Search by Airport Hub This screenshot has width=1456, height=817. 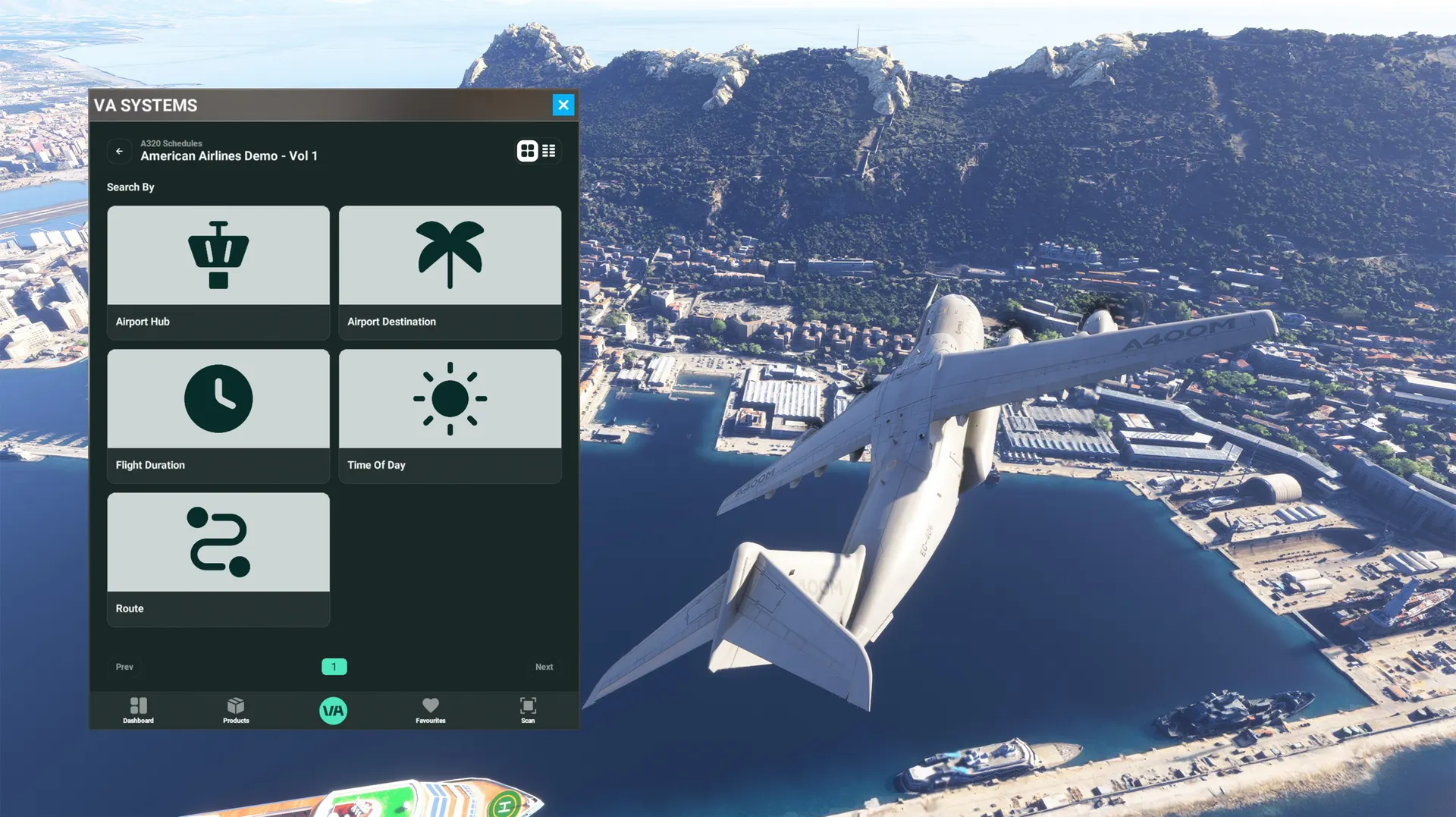point(218,272)
